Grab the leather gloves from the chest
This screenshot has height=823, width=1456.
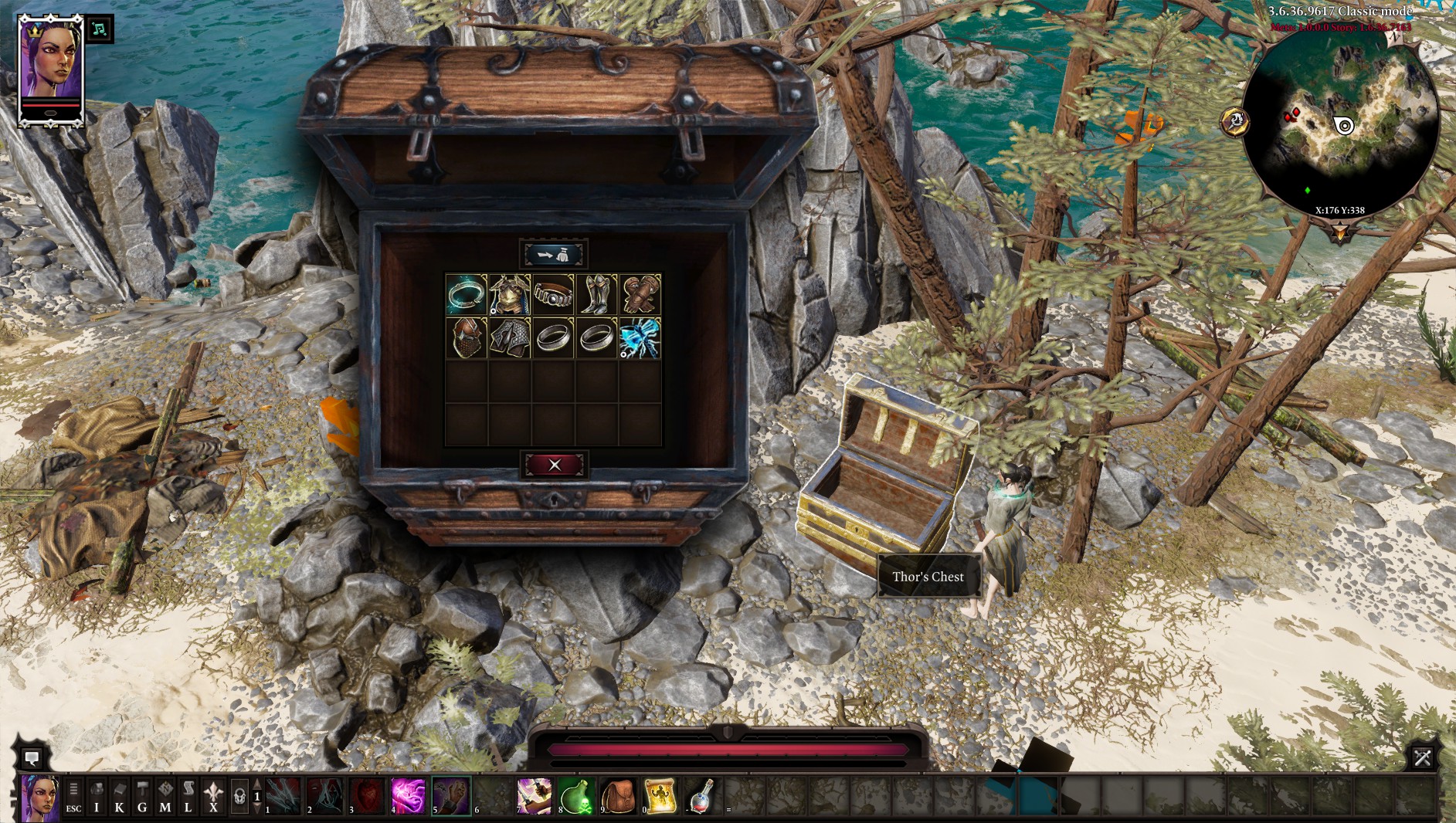pos(640,294)
